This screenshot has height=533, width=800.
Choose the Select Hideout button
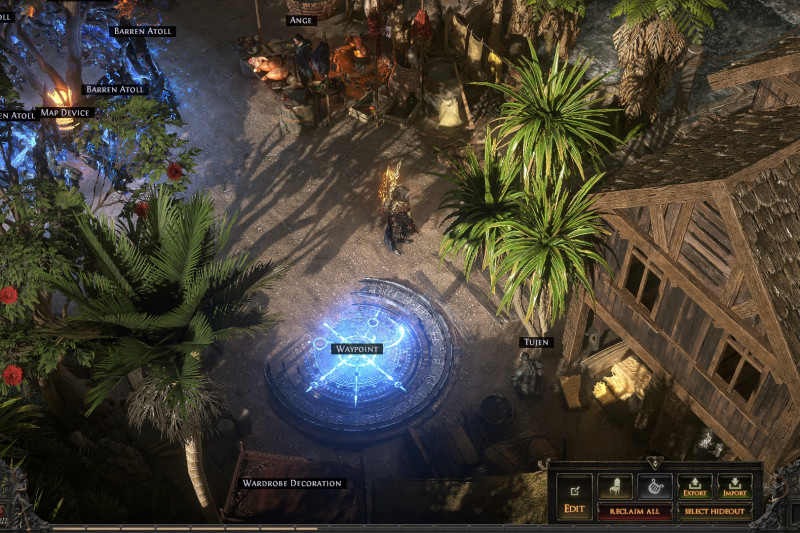(x=715, y=511)
